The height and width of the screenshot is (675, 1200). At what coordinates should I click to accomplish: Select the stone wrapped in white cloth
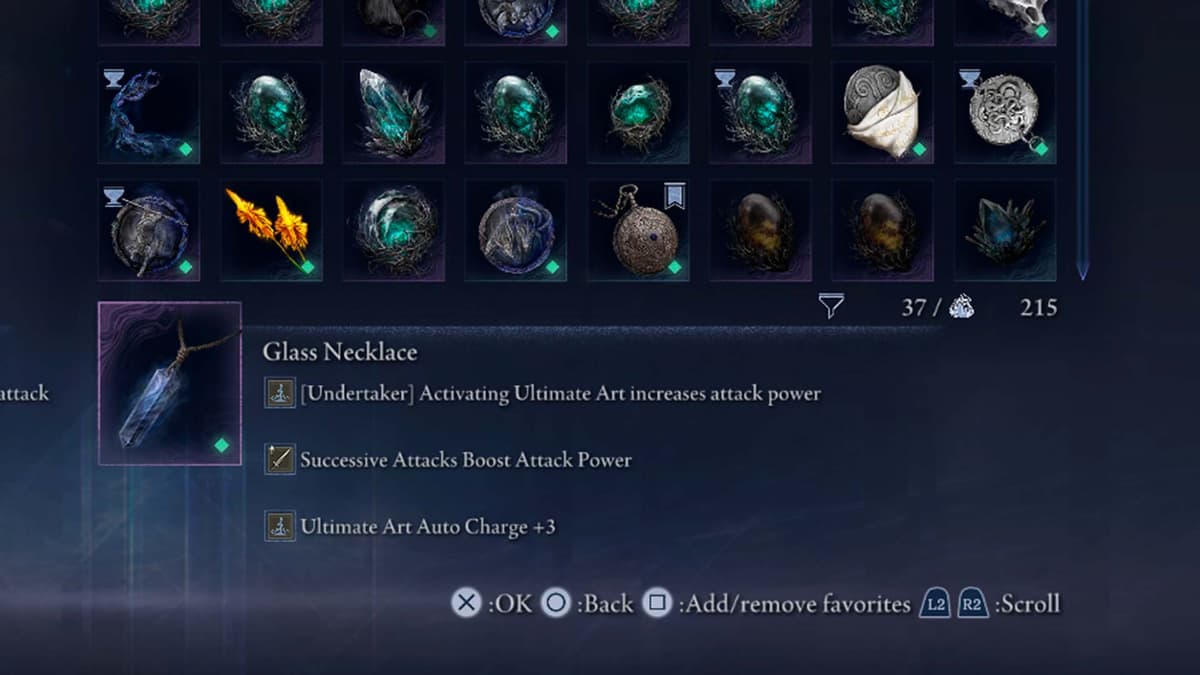(882, 112)
